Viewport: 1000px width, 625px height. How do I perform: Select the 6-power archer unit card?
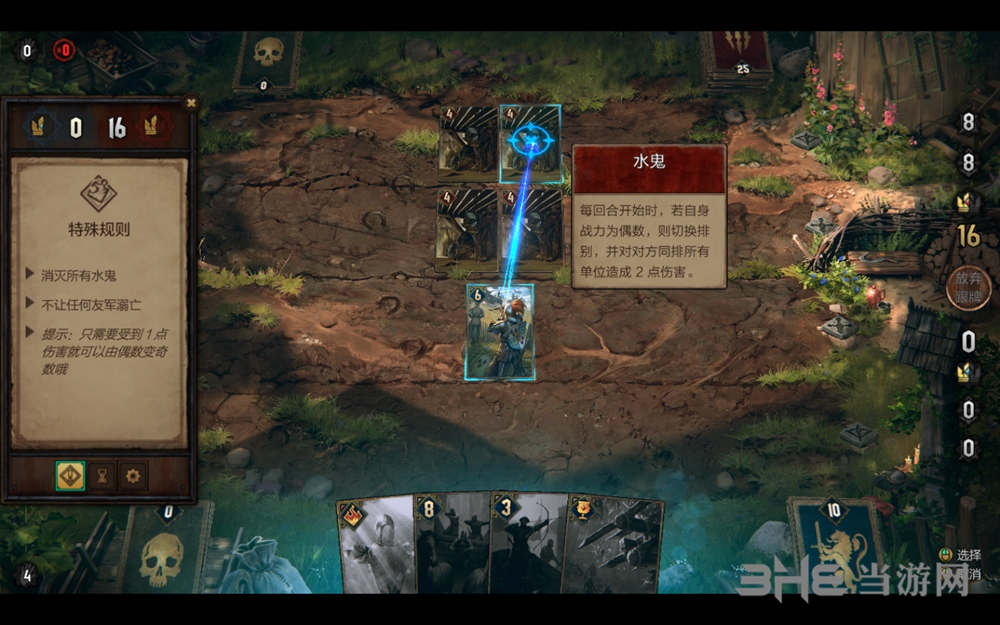[500, 331]
